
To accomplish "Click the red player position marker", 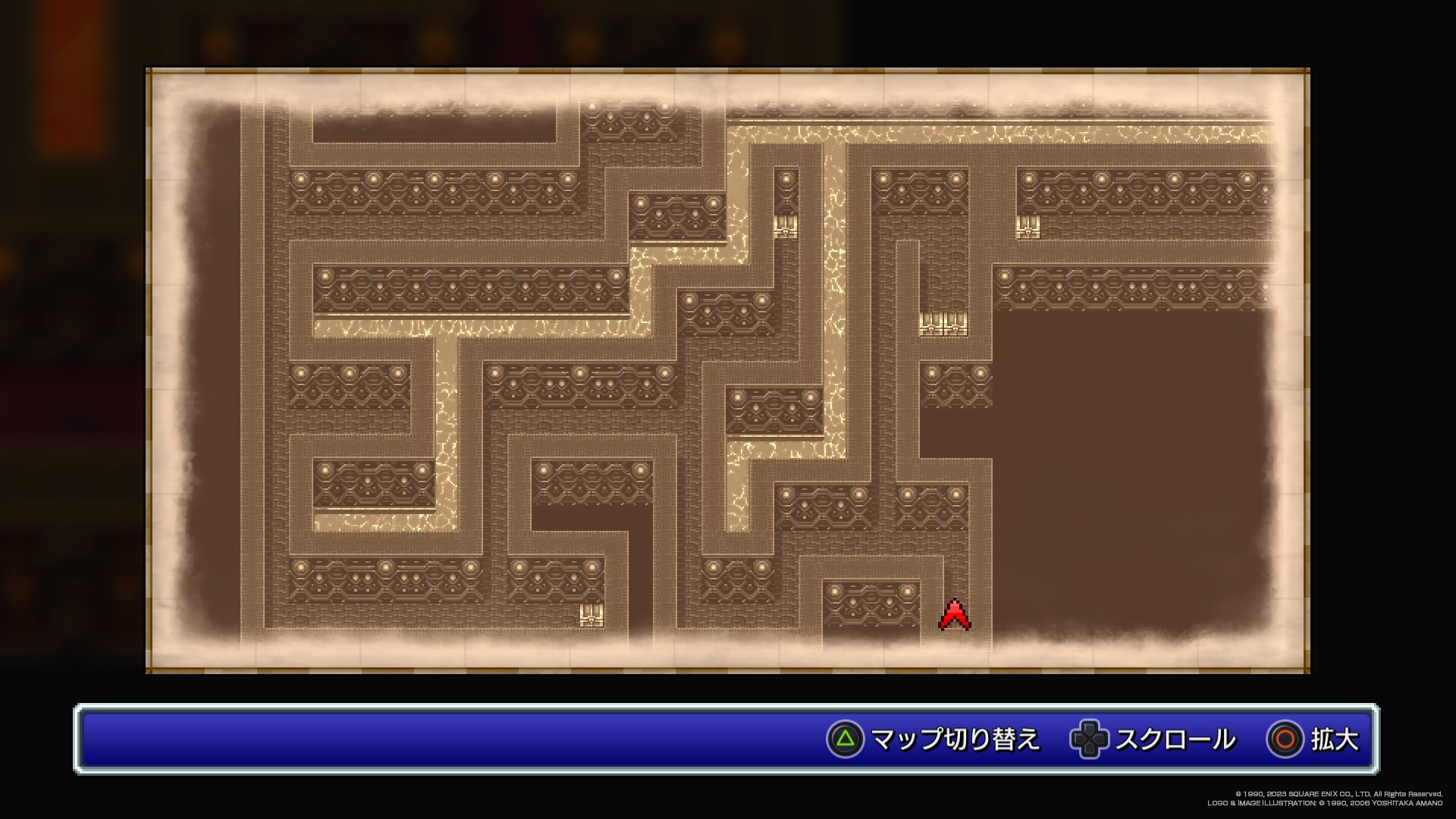I will (955, 615).
